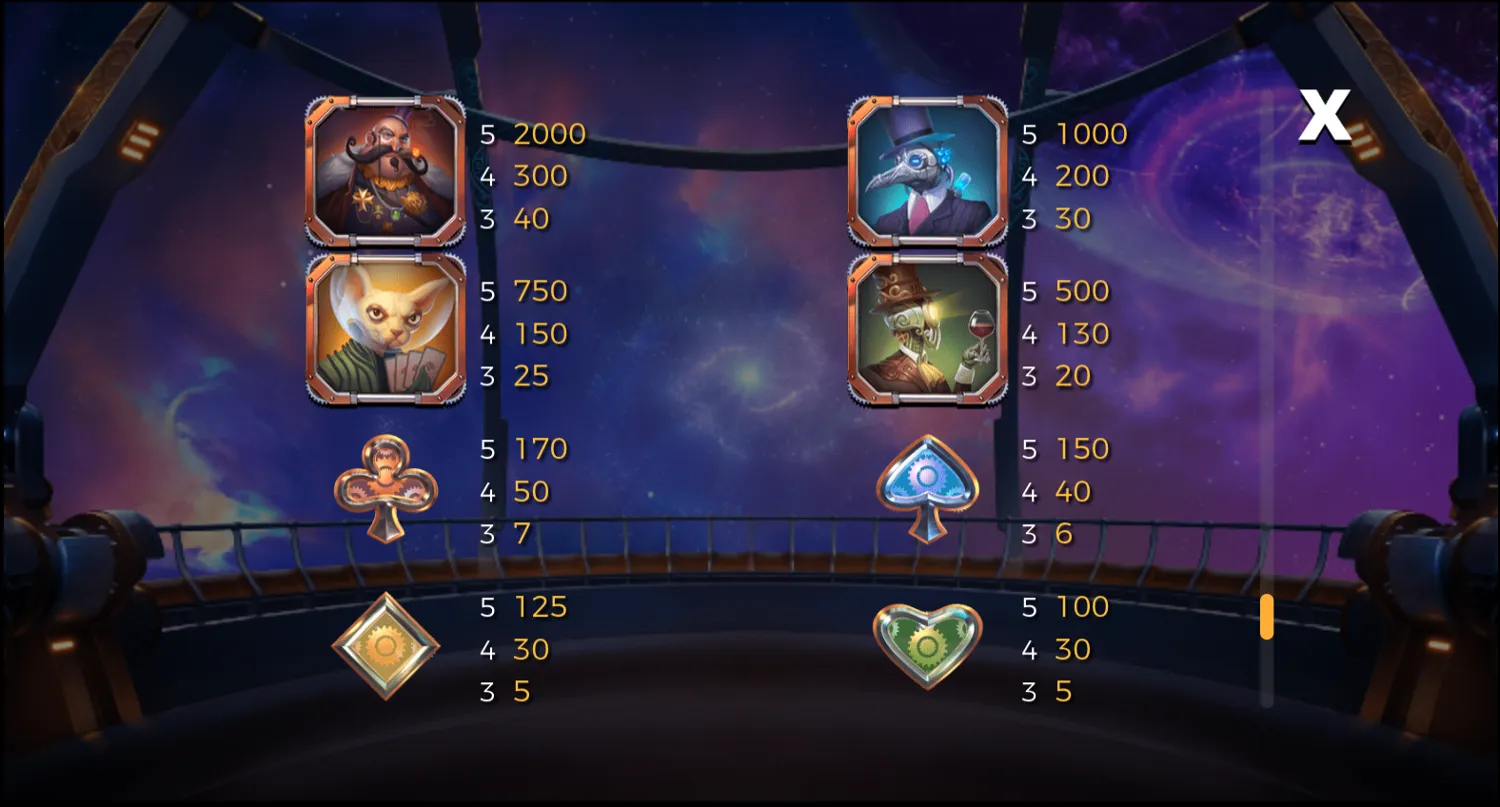Select the sphynx cat holding cards symbol
The image size is (1500, 807).
coord(385,330)
